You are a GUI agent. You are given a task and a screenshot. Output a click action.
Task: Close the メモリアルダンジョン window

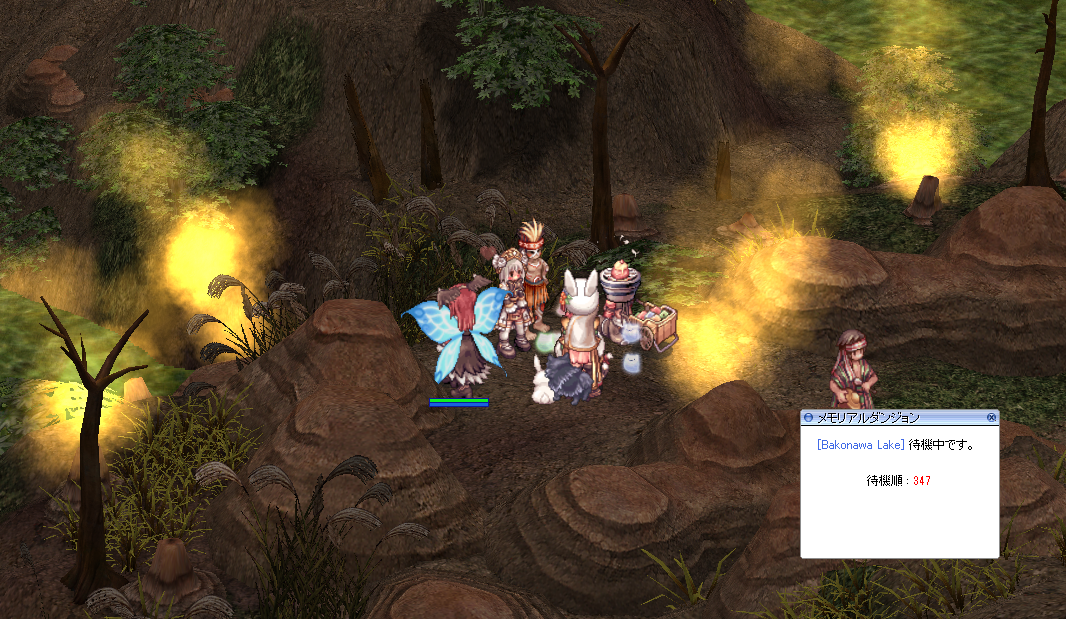[991, 417]
